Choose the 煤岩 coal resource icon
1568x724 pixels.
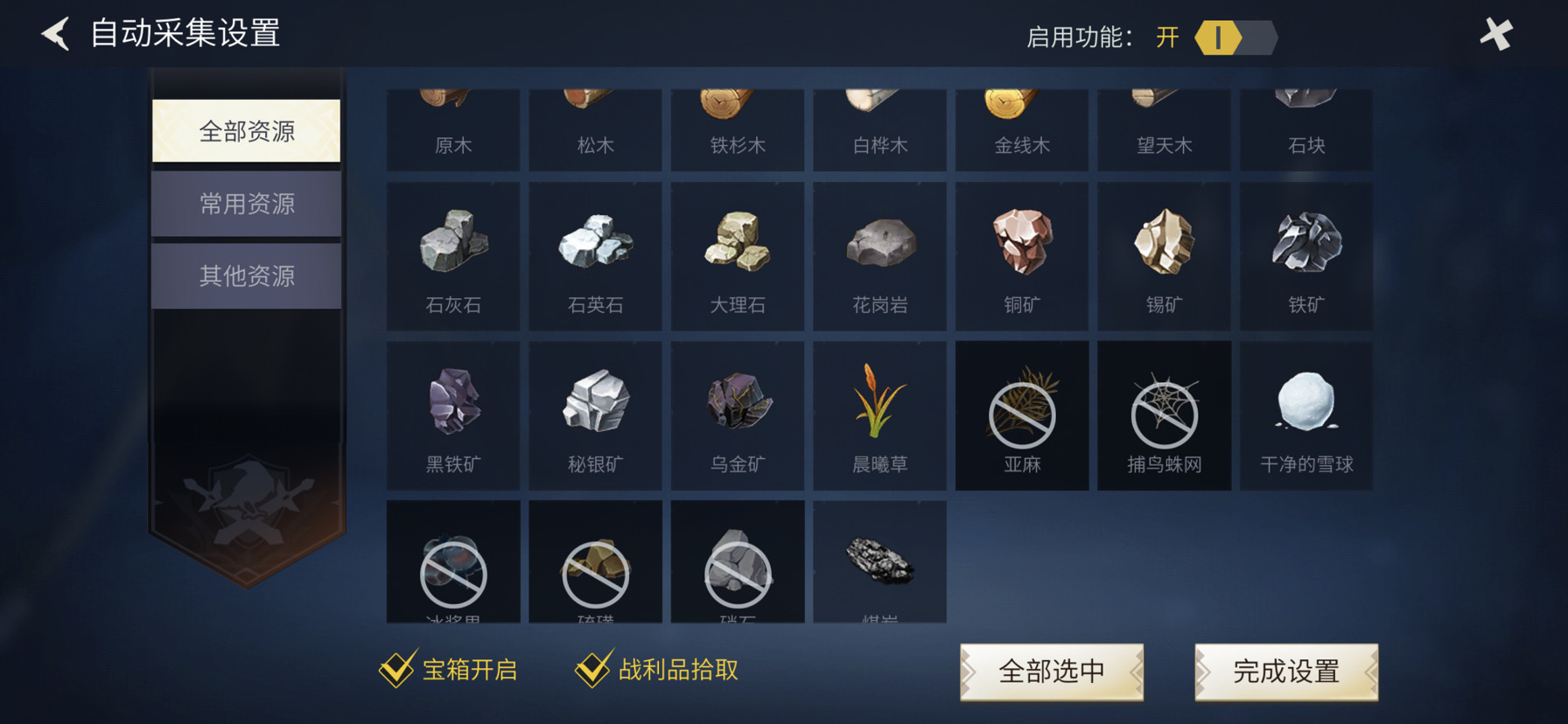point(879,564)
